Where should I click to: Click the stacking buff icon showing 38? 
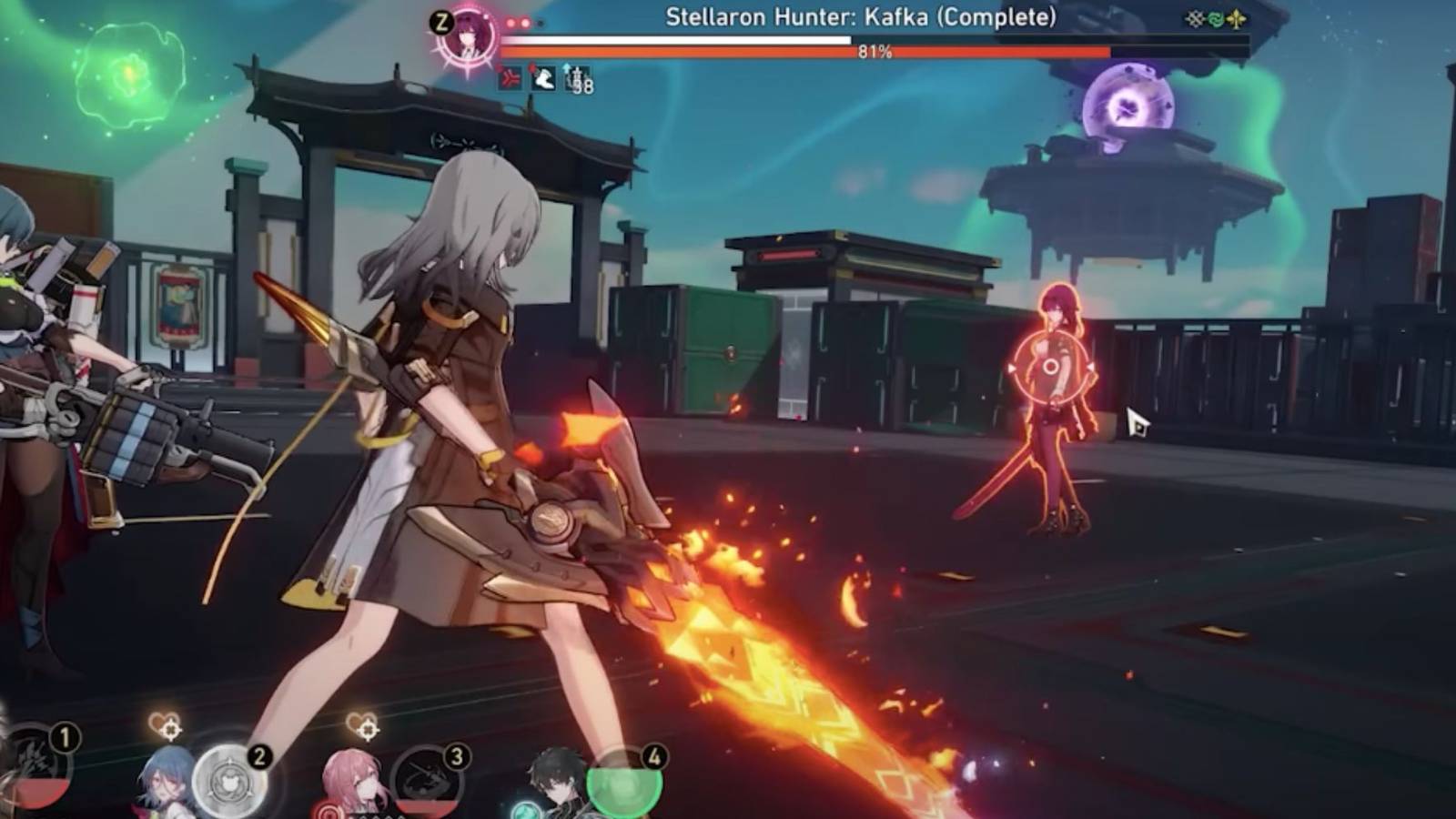(579, 79)
